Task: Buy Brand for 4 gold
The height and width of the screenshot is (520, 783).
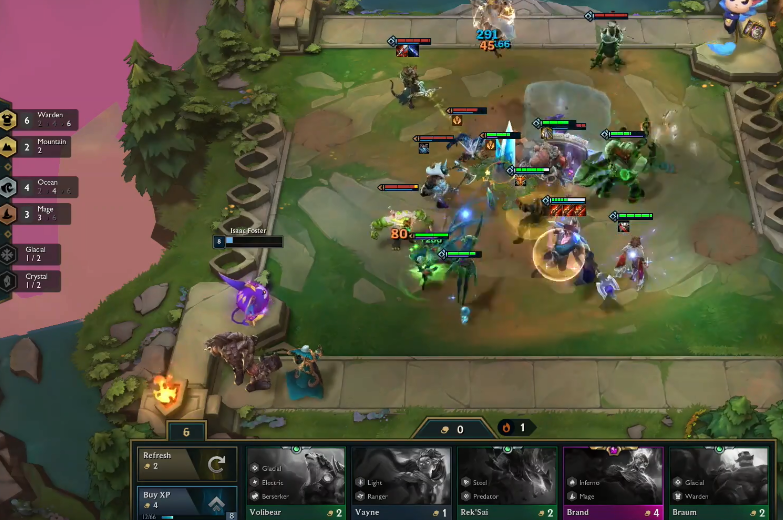Action: [612, 482]
